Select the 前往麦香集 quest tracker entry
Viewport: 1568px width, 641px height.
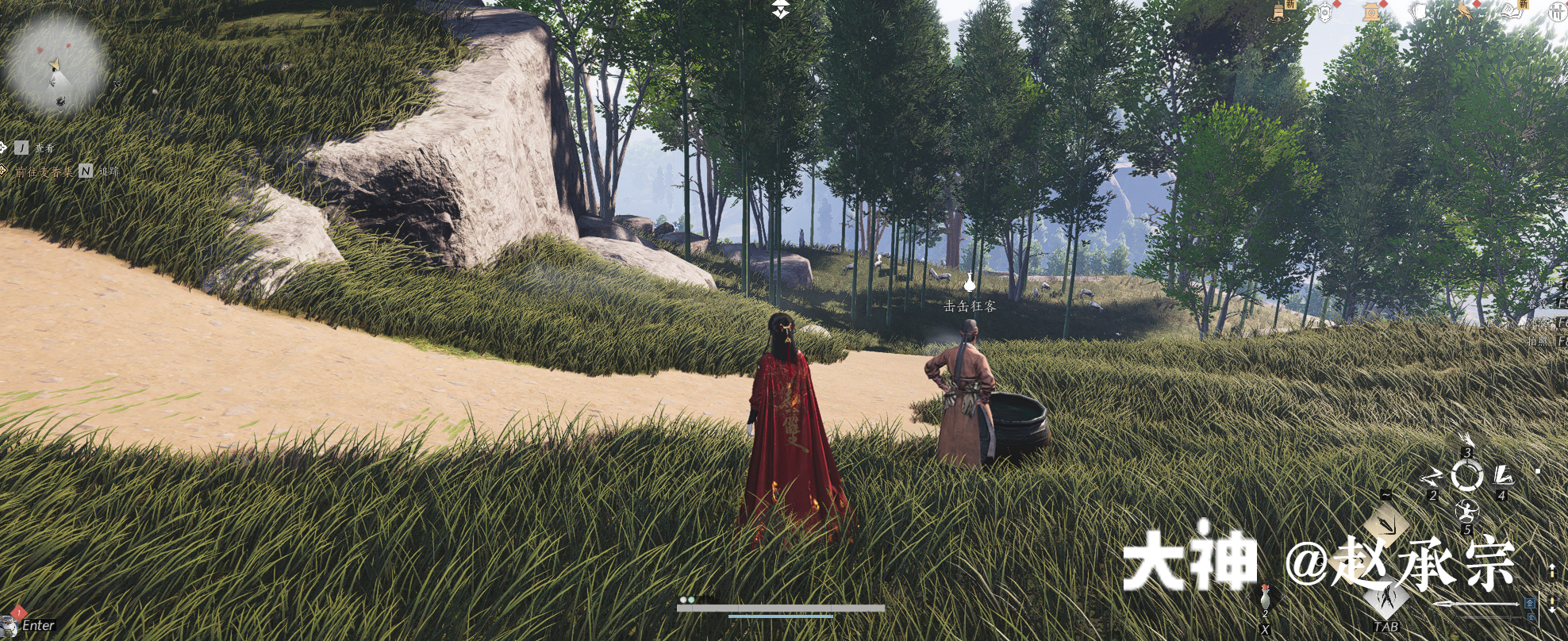point(45,171)
